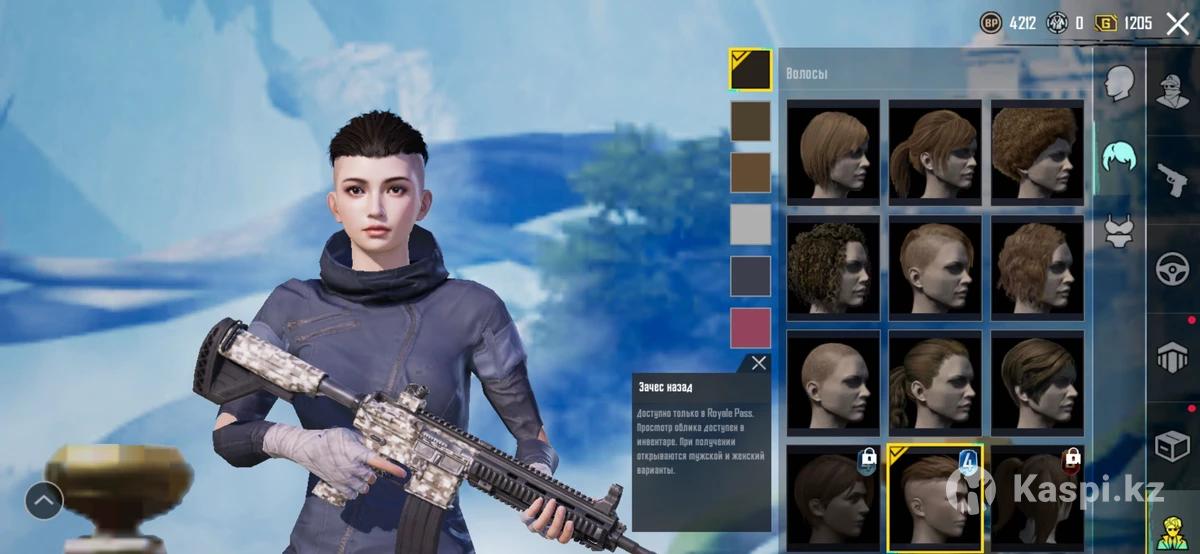
Task: Select the short bob hairstyle
Action: coord(833,152)
